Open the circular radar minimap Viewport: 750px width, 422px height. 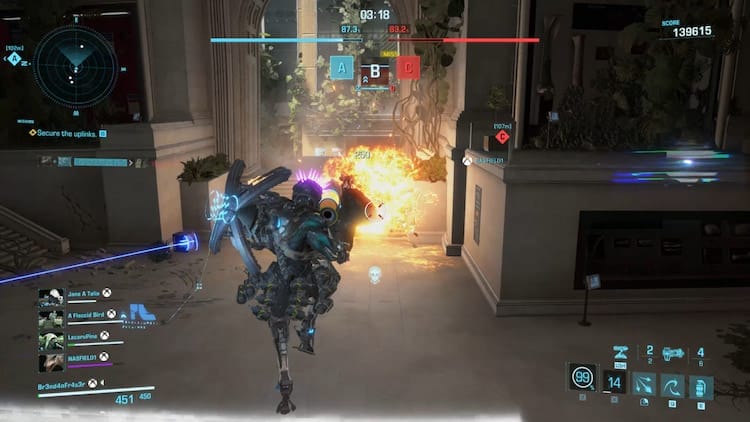point(74,66)
